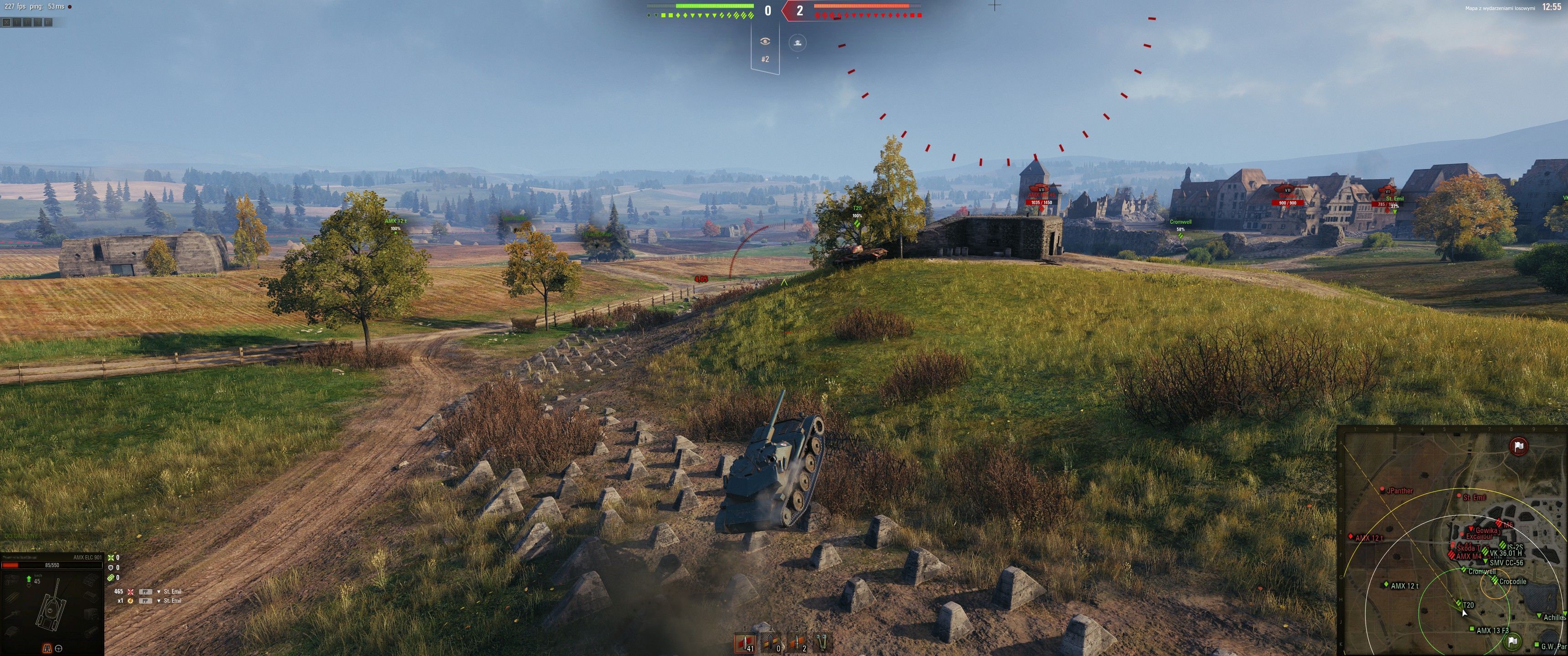Click the round tank icon beside the score
This screenshot has height=656, width=1568.
pos(797,43)
